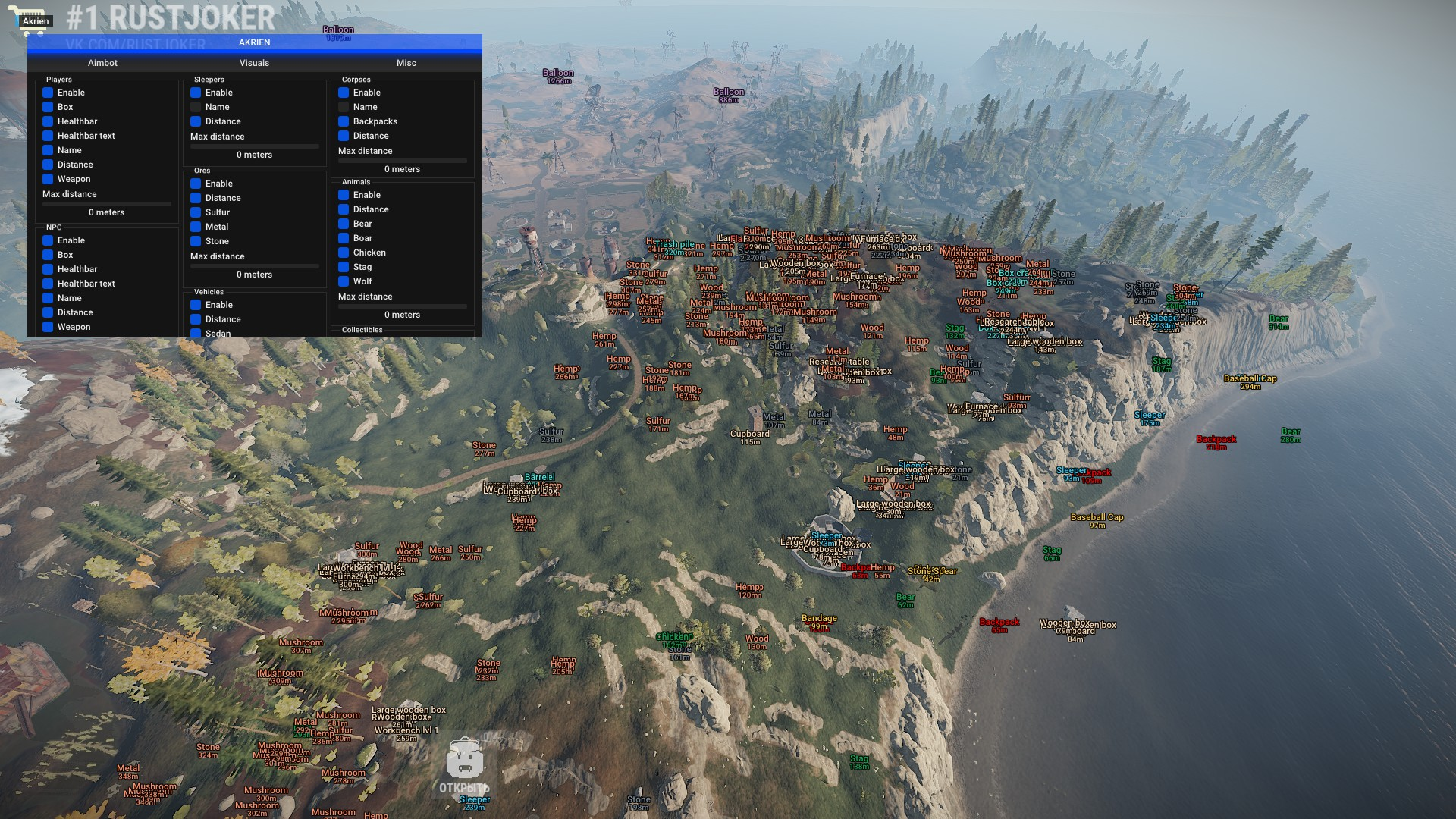Turn on the Corpses Name checkbox
This screenshot has width=1456, height=819.
344,107
